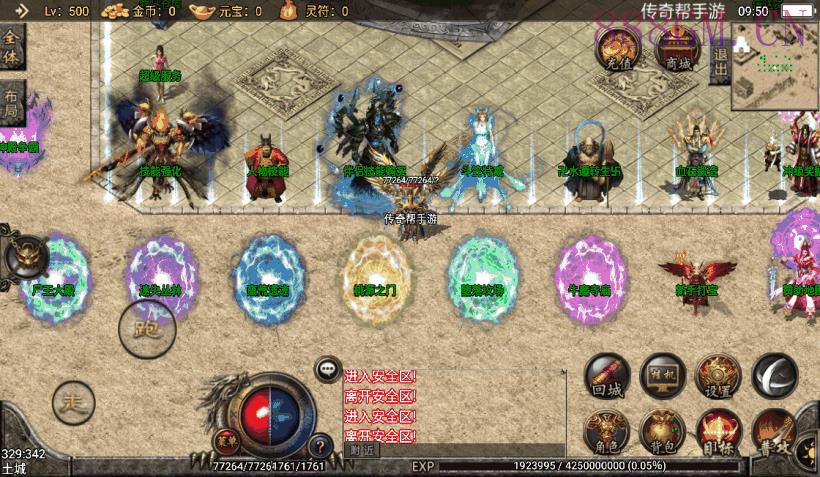Open the minimap
The width and height of the screenshot is (820, 477).
pos(775,68)
